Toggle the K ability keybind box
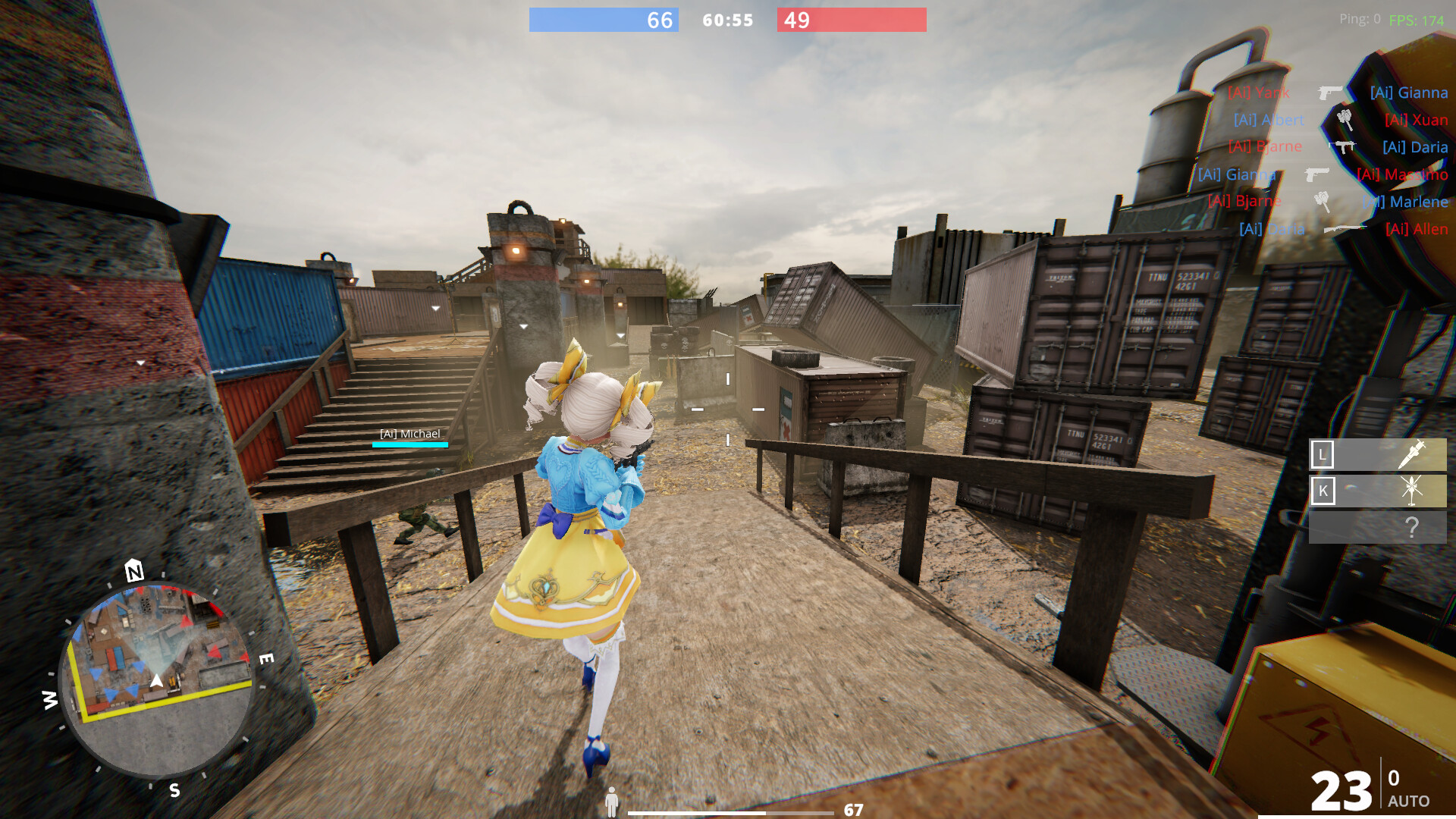 click(1323, 491)
